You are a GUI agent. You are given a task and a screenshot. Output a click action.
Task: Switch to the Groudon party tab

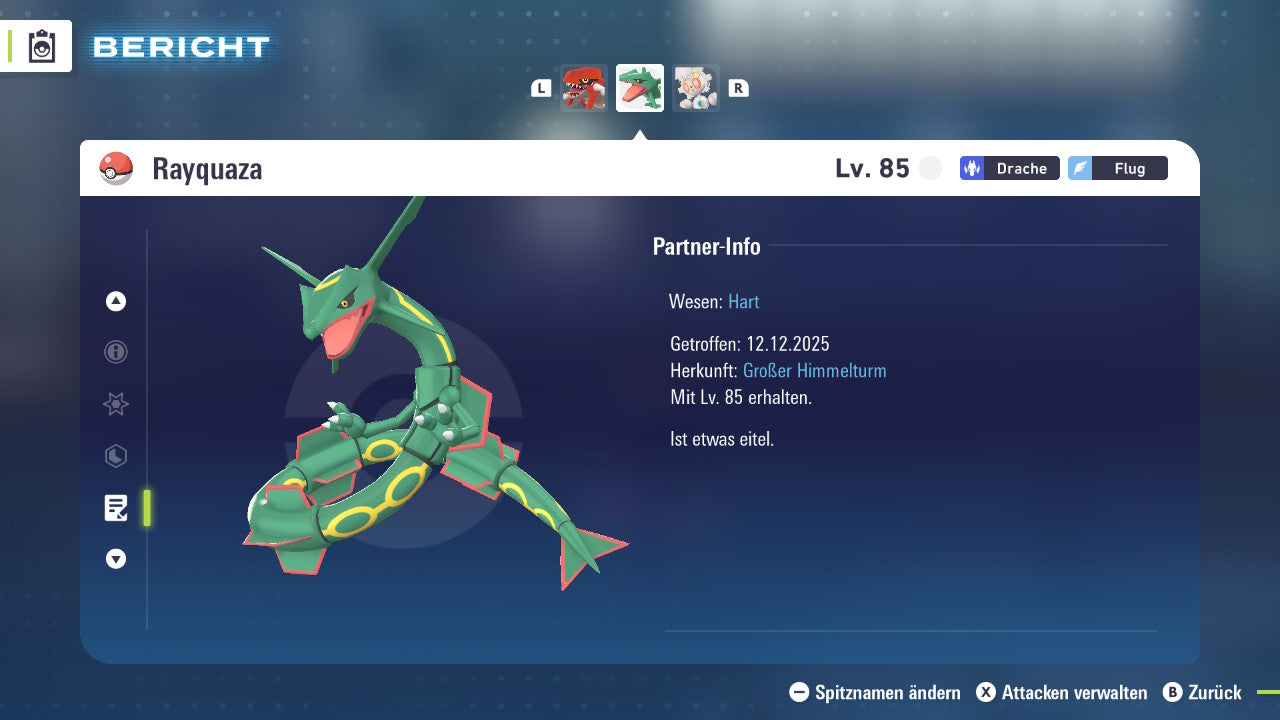(584, 88)
